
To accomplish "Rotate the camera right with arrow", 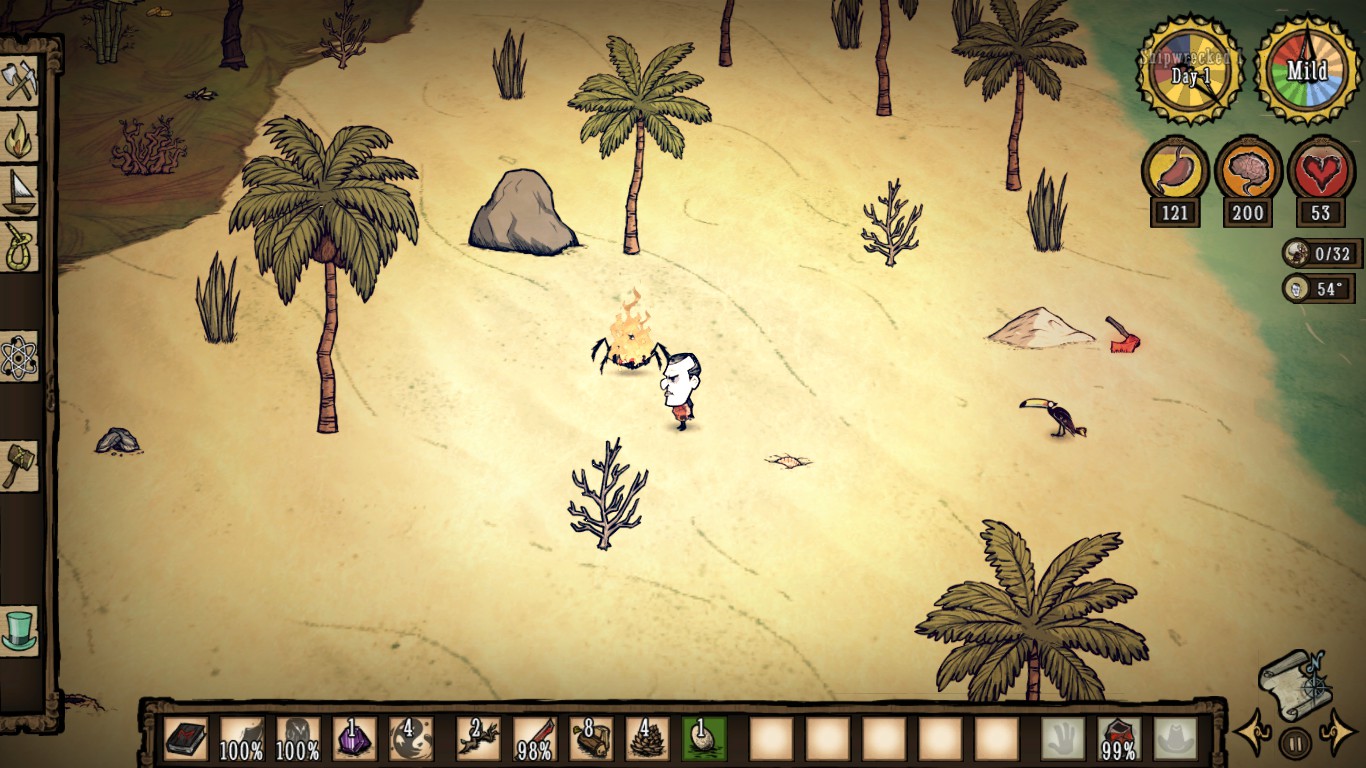I will 1339,733.
